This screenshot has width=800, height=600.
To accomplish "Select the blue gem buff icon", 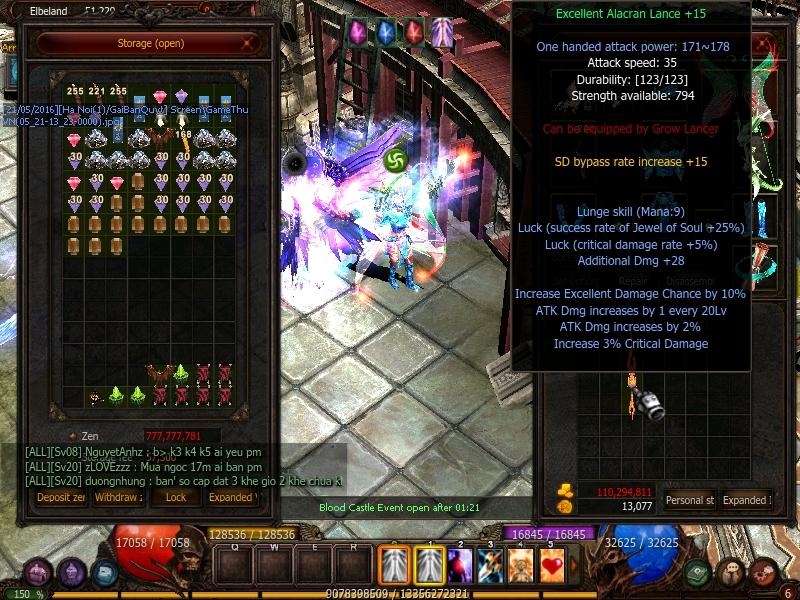I will coord(385,32).
